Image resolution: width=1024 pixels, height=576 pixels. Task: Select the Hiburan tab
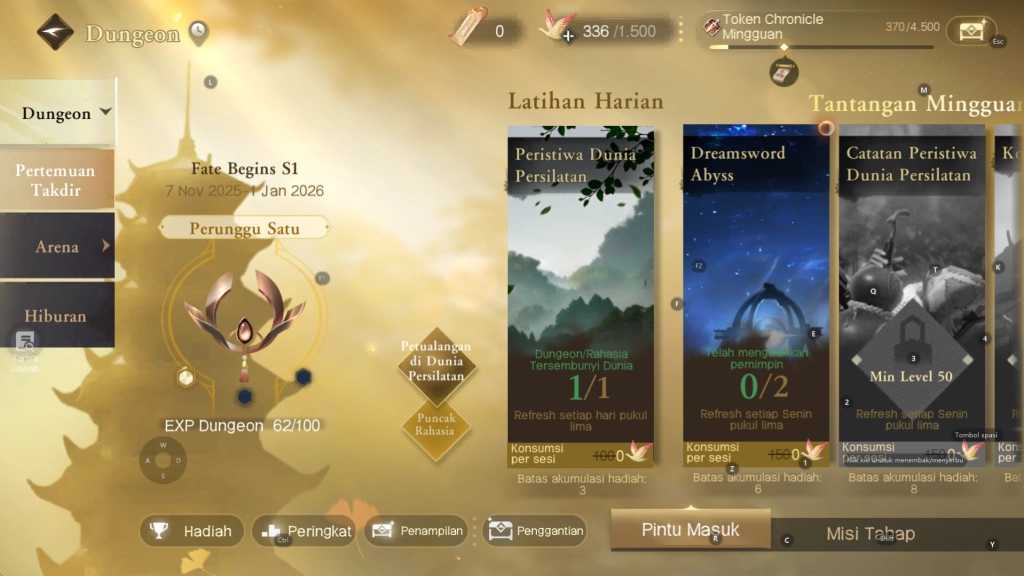point(56,316)
